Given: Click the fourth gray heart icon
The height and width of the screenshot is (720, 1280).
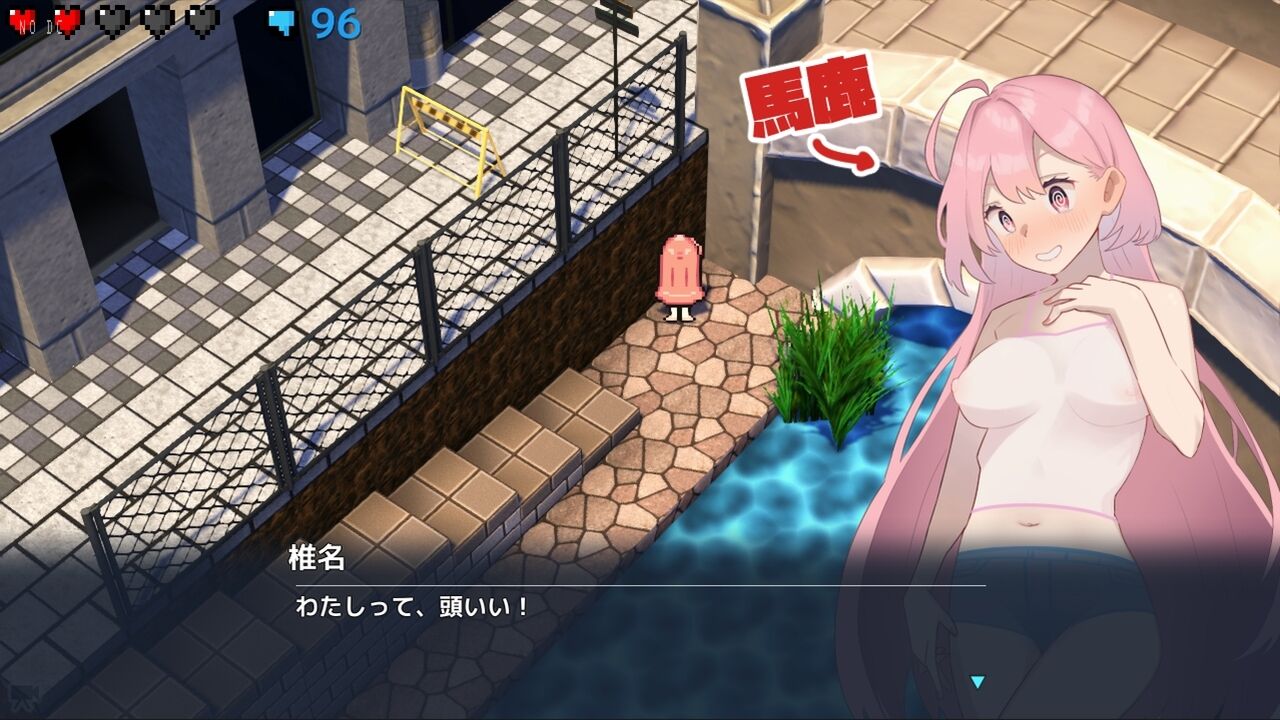Looking at the screenshot, I should pyautogui.click(x=158, y=20).
